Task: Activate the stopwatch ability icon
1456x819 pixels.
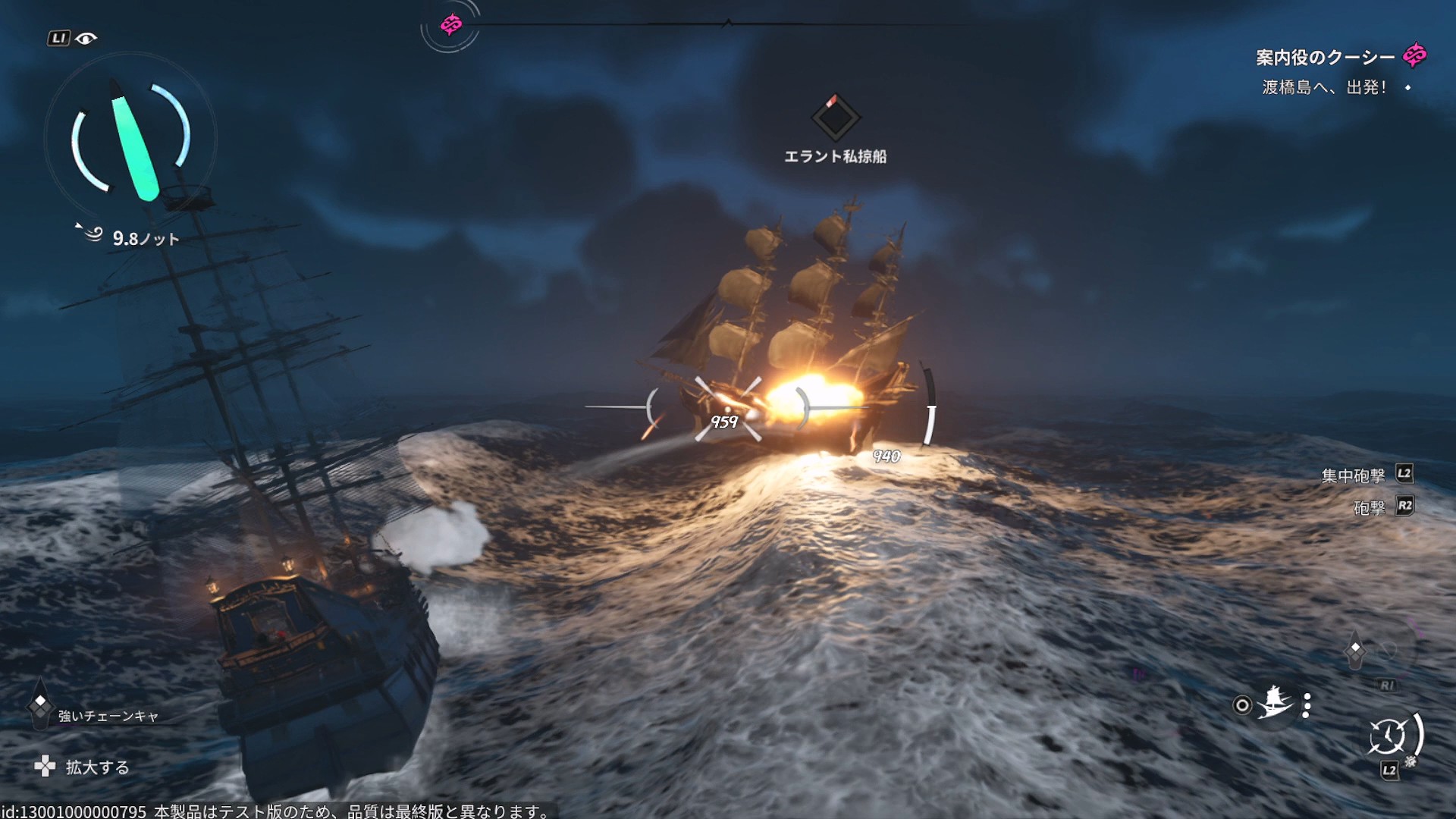Action: point(1387,736)
